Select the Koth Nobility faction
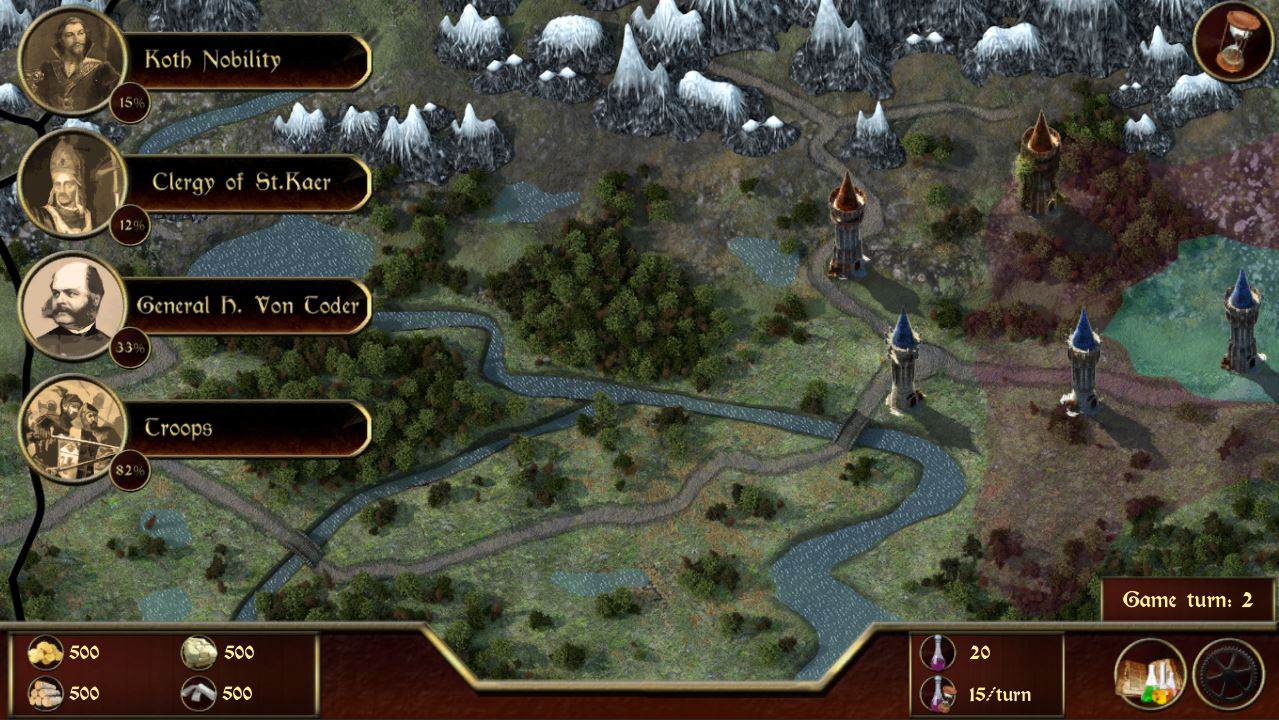 coord(212,60)
